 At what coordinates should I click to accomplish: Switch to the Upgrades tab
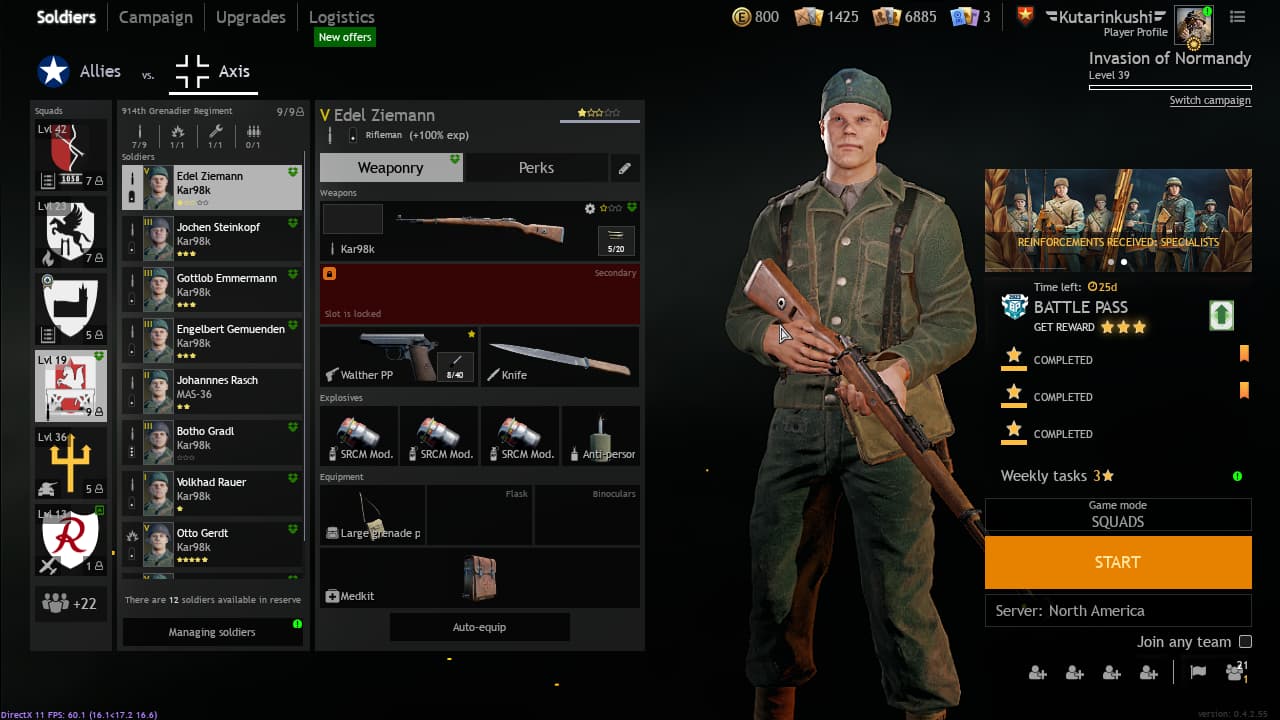click(x=250, y=17)
